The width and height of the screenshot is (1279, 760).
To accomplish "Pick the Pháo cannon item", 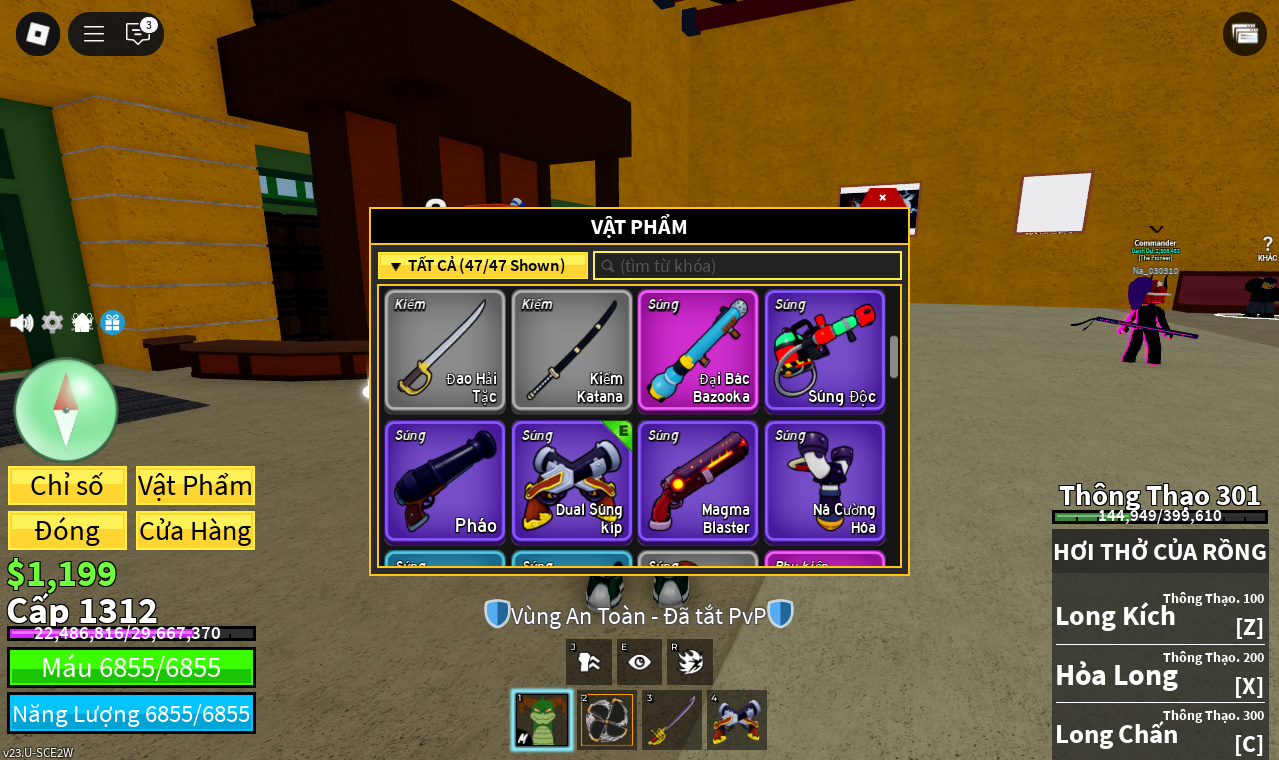I will 445,482.
